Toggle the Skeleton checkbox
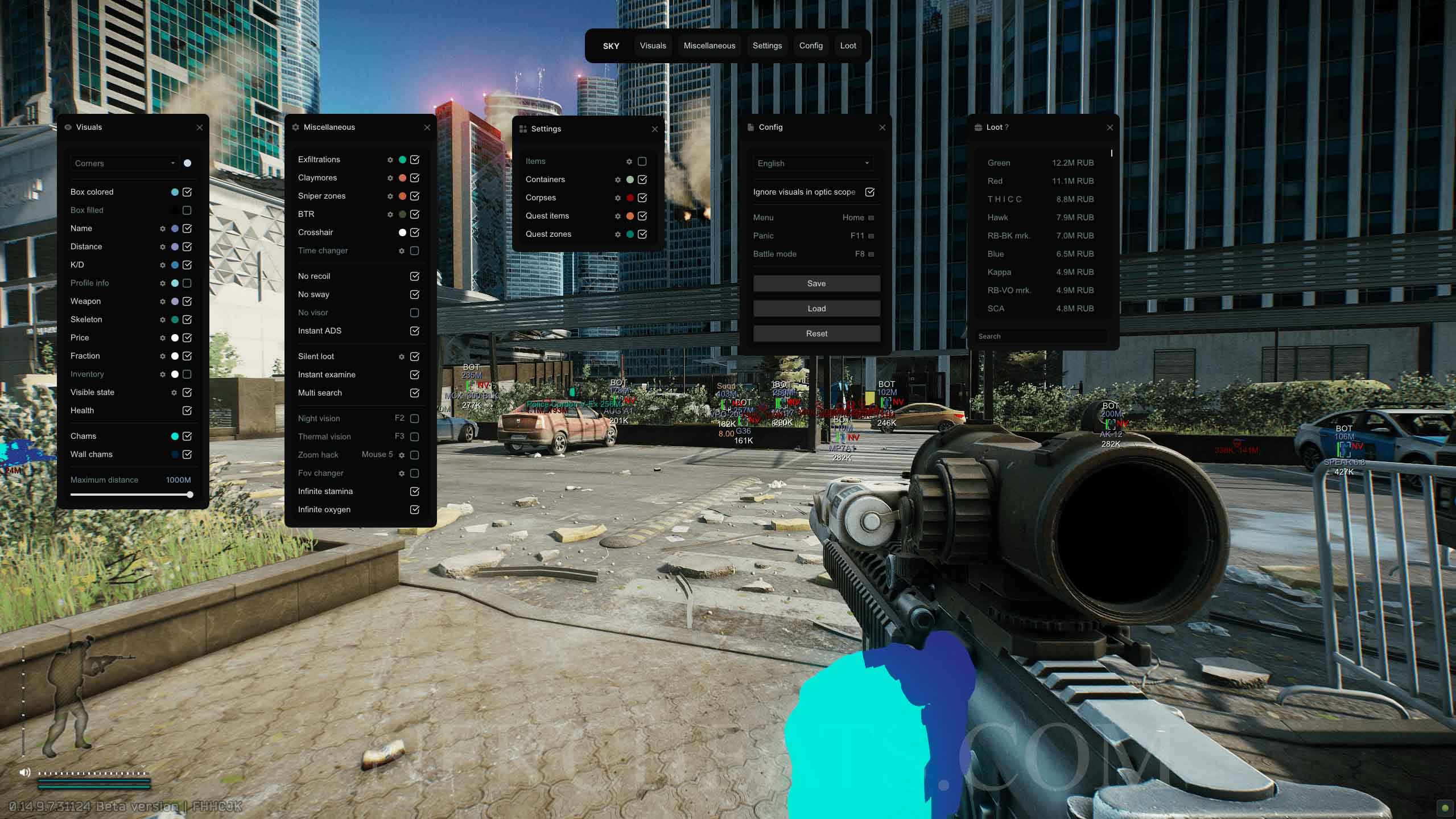The image size is (1456, 819). (187, 319)
